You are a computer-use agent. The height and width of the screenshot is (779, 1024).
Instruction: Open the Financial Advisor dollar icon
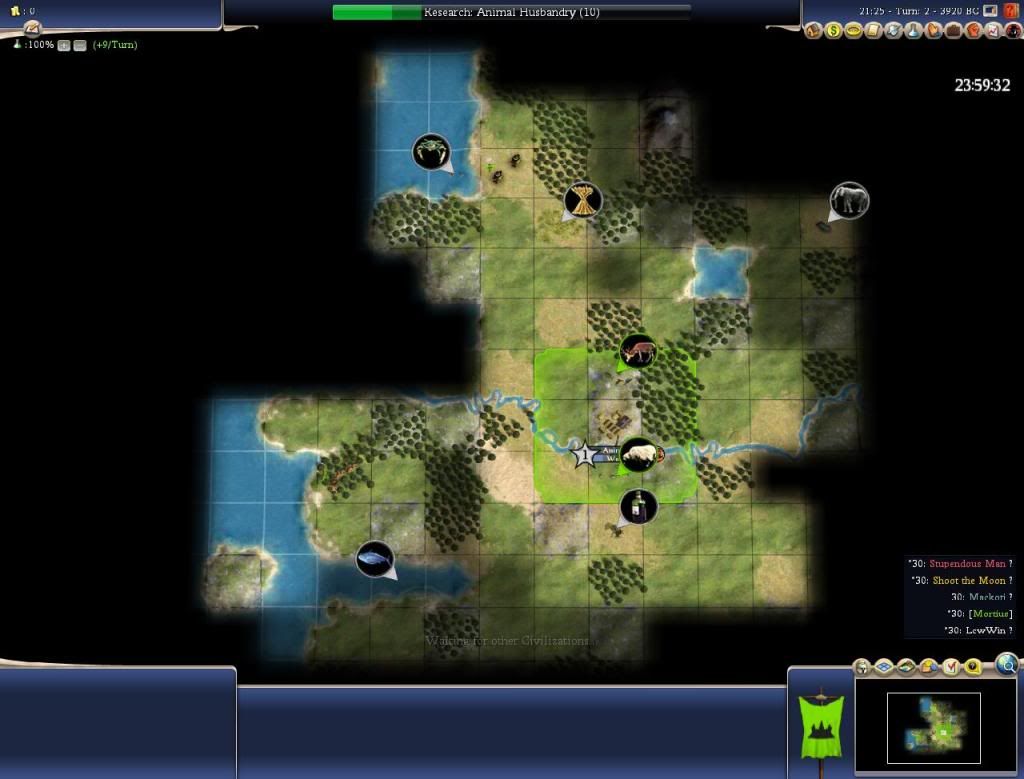pos(832,31)
